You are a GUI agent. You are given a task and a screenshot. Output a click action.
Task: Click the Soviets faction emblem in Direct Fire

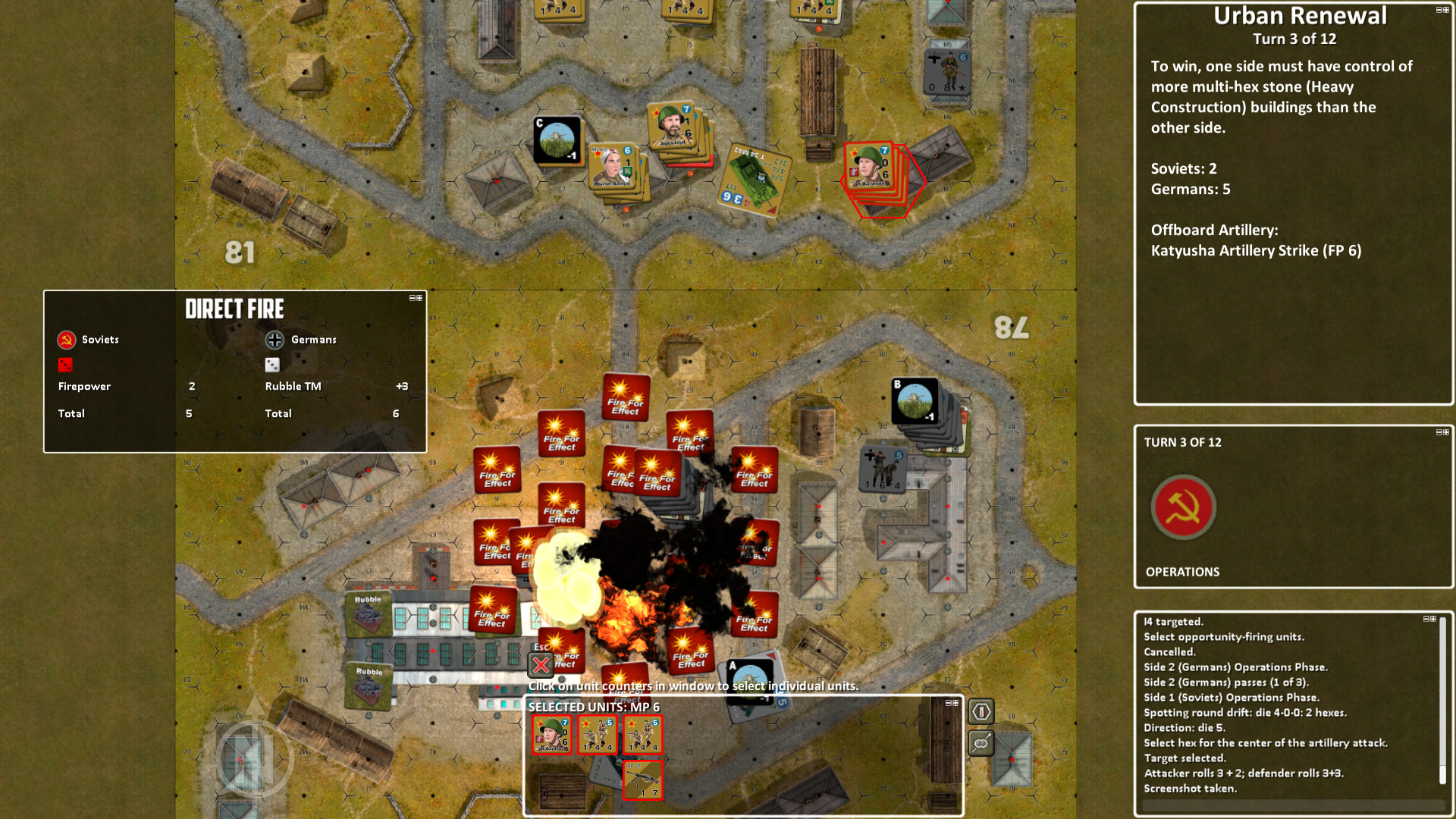point(65,340)
